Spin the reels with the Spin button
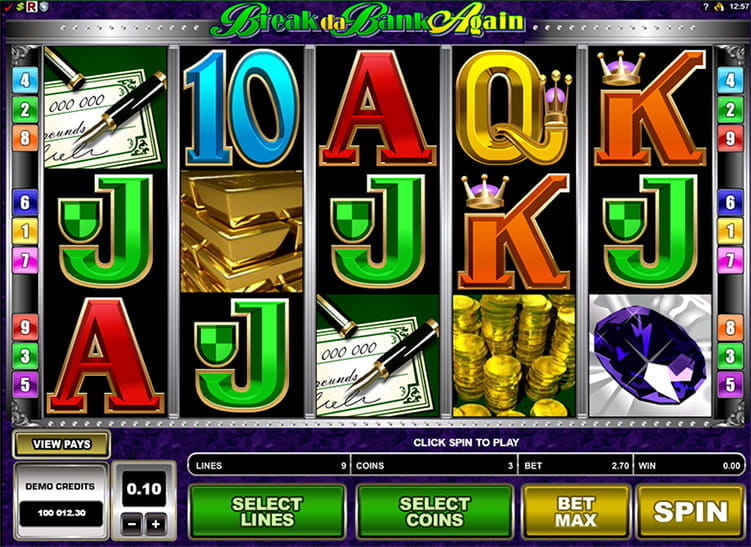 (690, 512)
